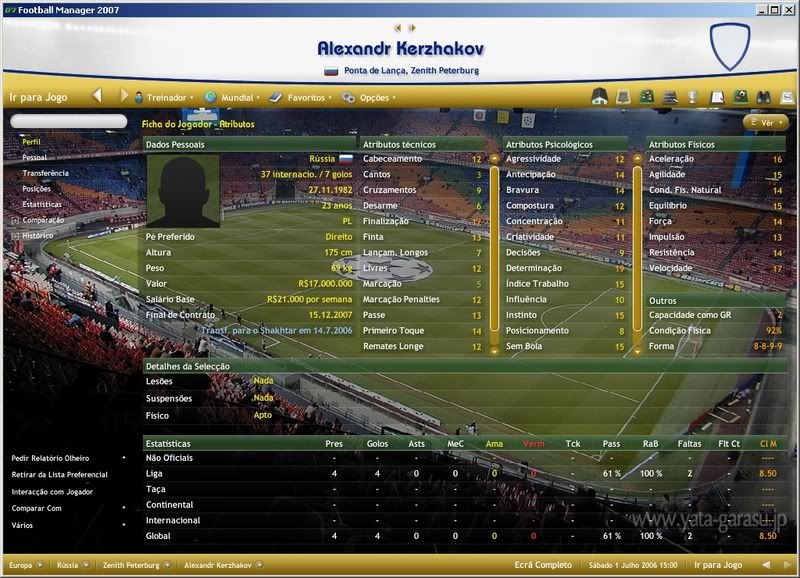Viewport: 800px width, 578px height.
Task: Open Interacção com Jogador
Action: (54, 491)
